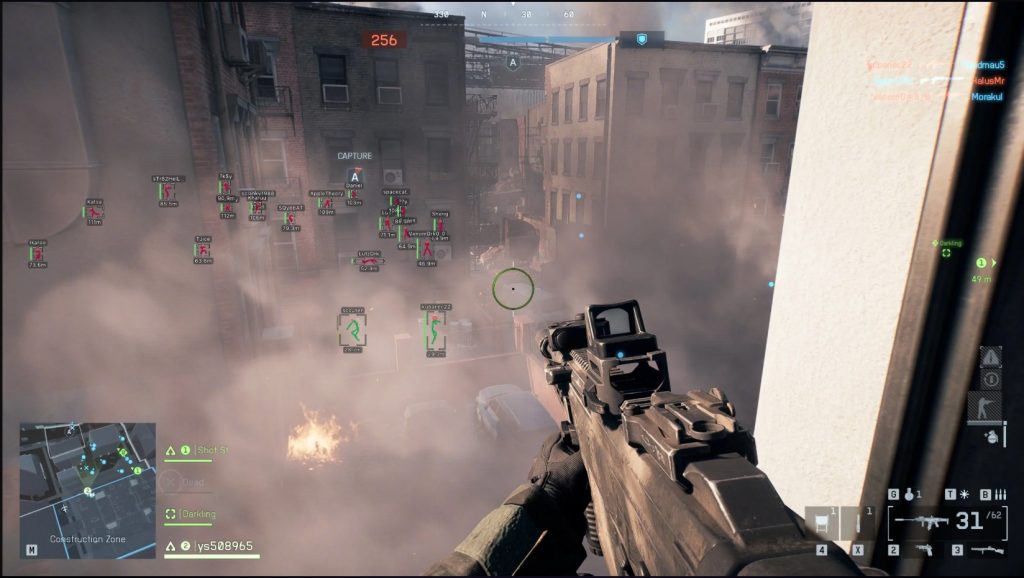The image size is (1024, 578).
Task: Select the melee knife slot
Action: (x=858, y=523)
